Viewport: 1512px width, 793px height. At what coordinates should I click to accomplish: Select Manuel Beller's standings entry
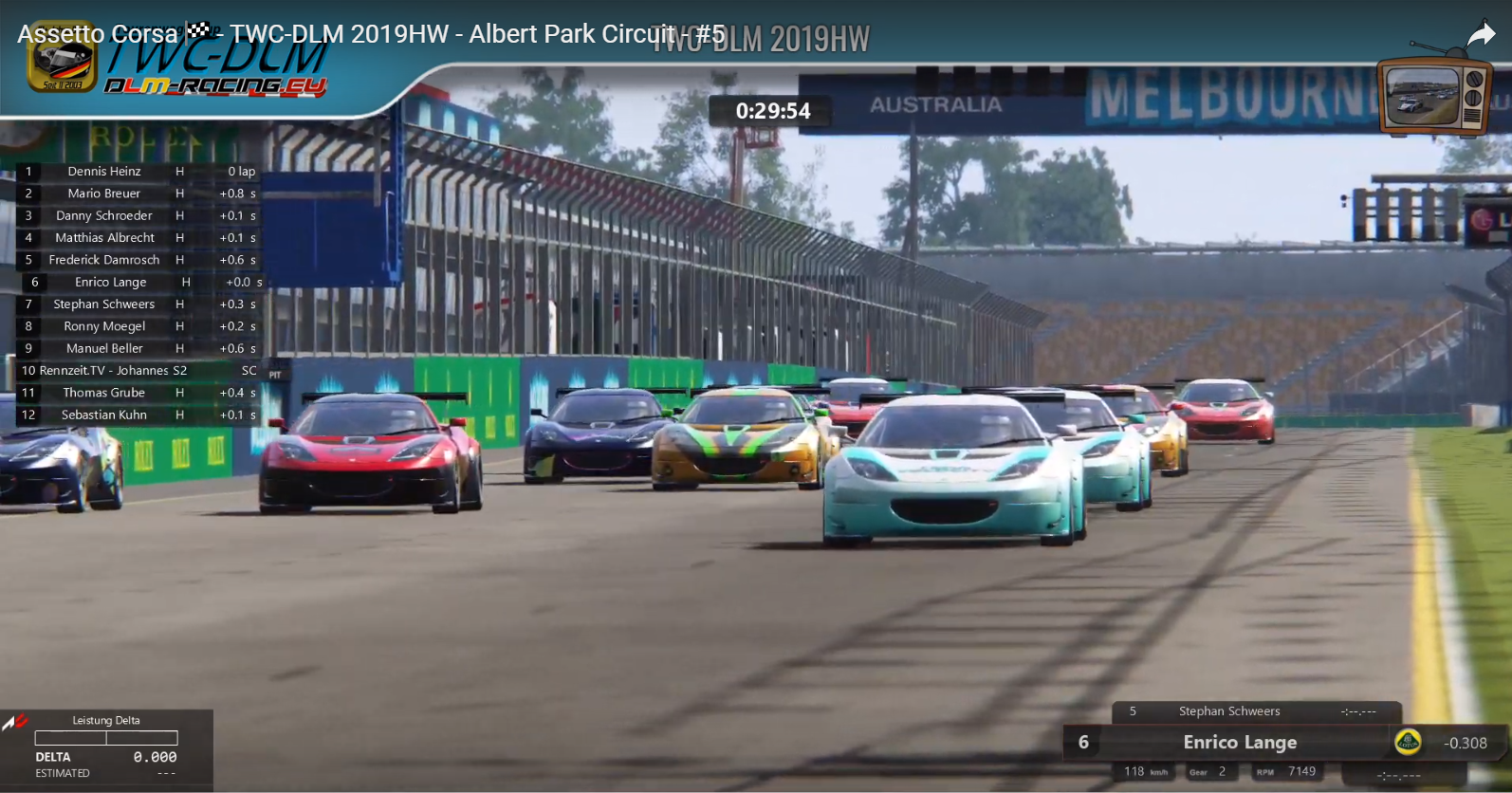click(x=104, y=349)
